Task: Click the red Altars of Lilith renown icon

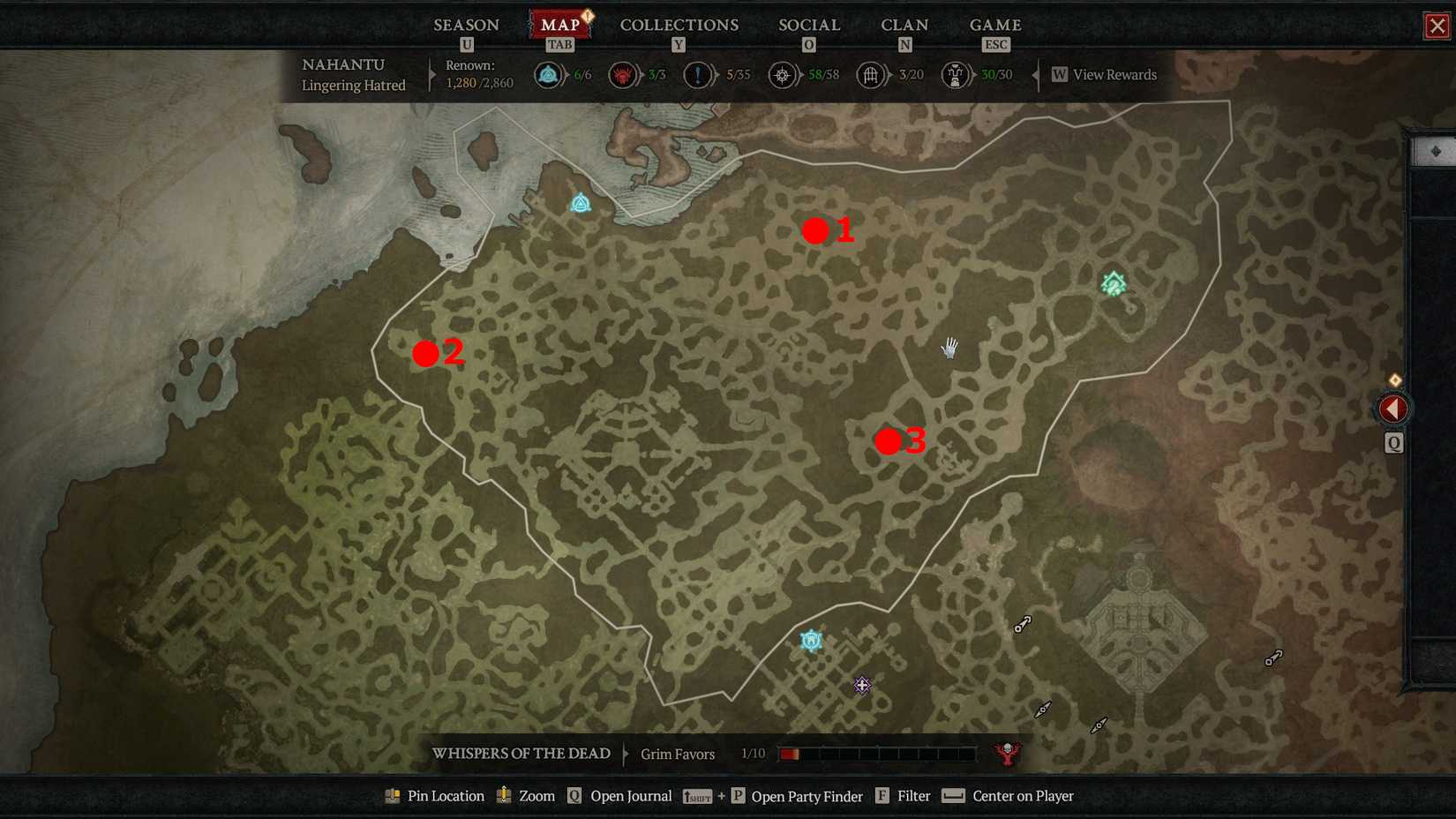Action: 622,75
